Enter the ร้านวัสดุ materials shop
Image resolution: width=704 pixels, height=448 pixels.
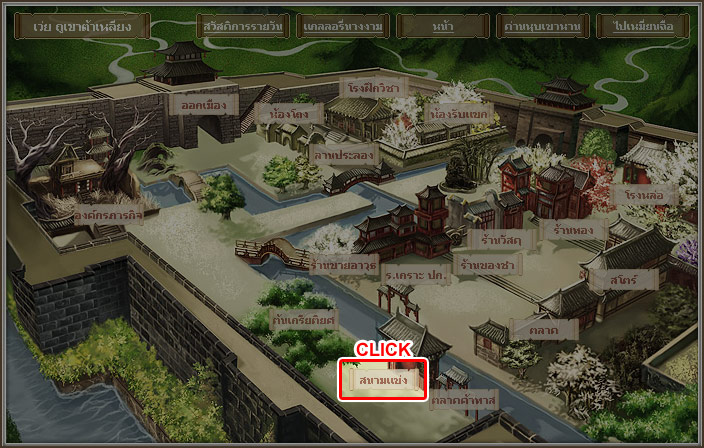[497, 239]
